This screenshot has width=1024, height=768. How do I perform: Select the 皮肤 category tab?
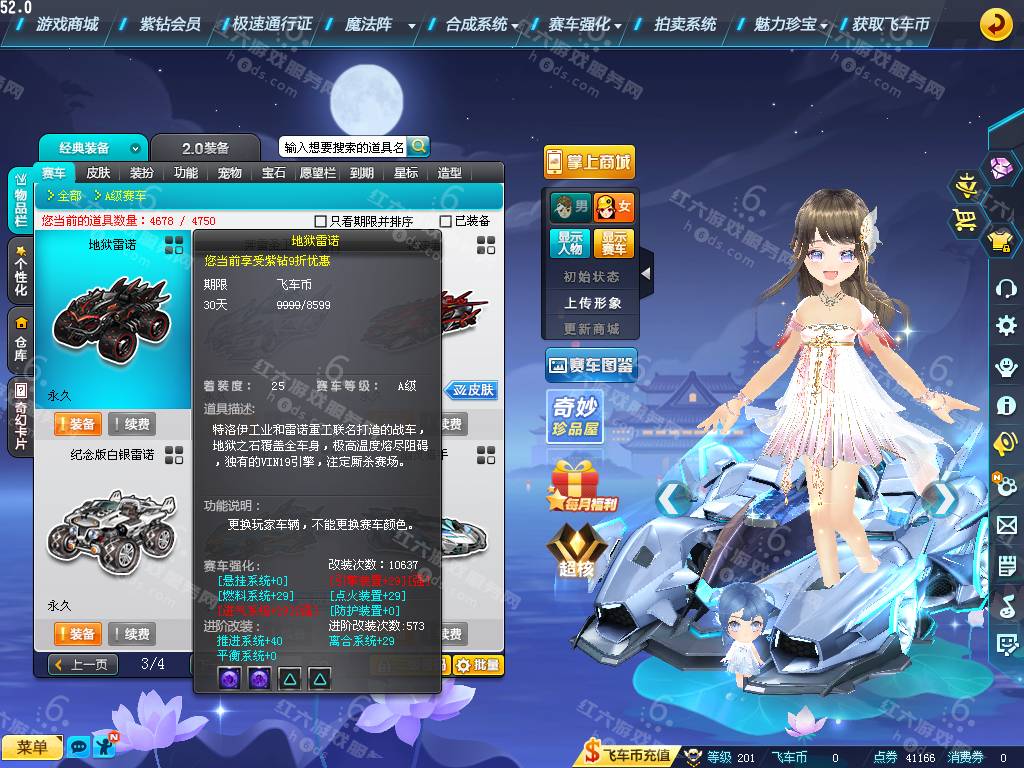tap(98, 173)
